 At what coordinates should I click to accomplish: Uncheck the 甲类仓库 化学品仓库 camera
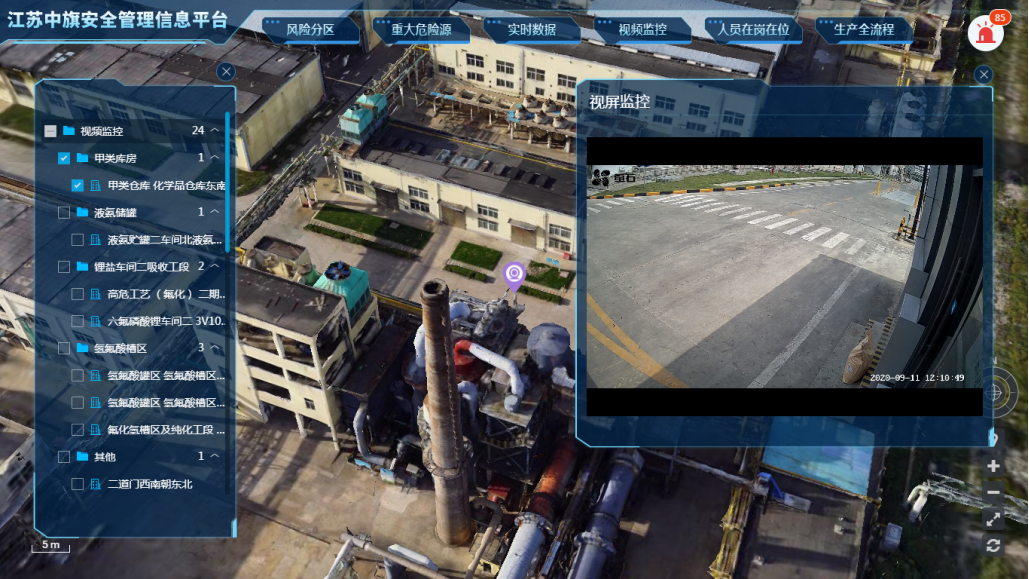(78, 185)
